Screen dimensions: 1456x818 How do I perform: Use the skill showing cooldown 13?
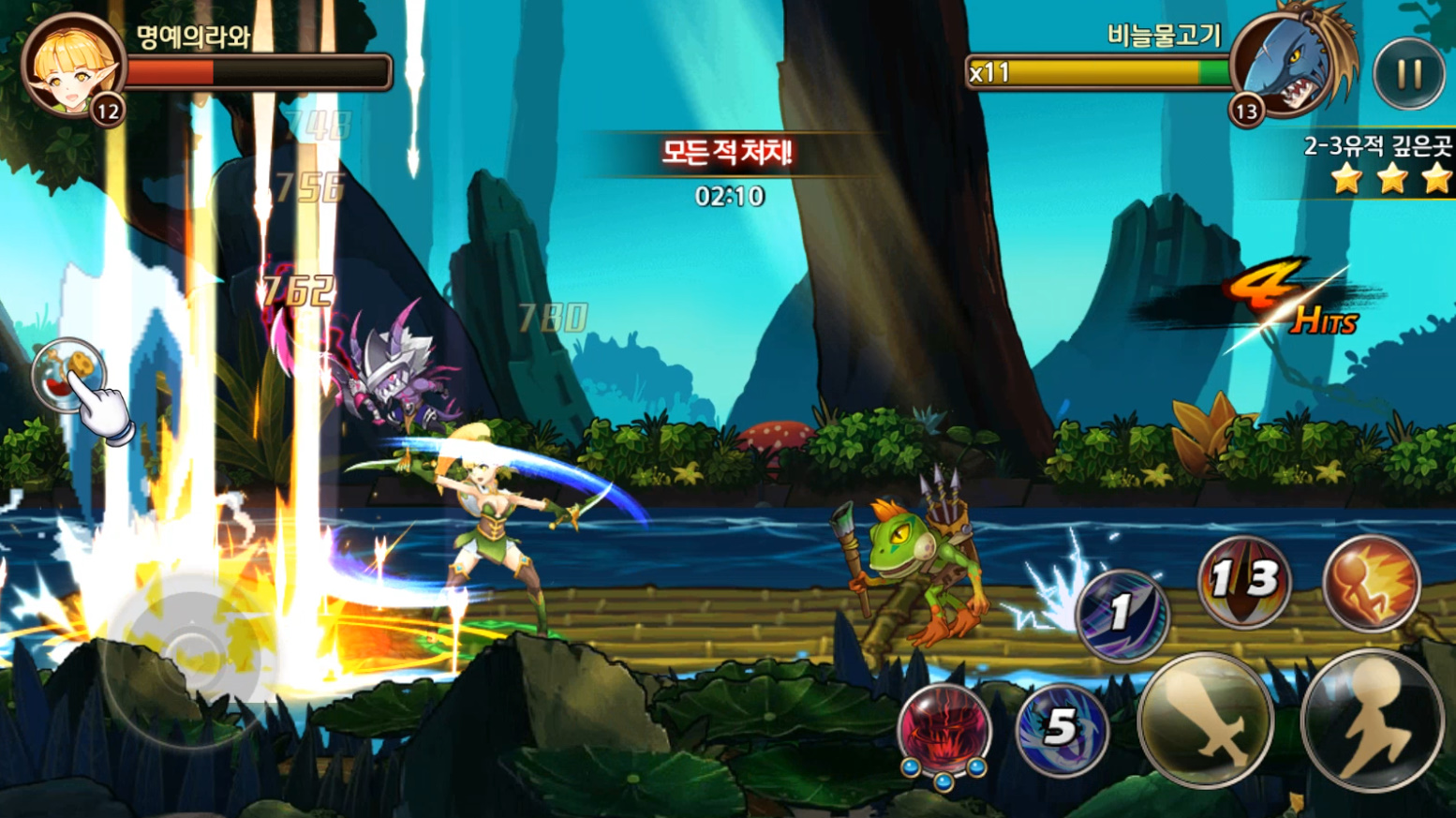[x=1244, y=582]
